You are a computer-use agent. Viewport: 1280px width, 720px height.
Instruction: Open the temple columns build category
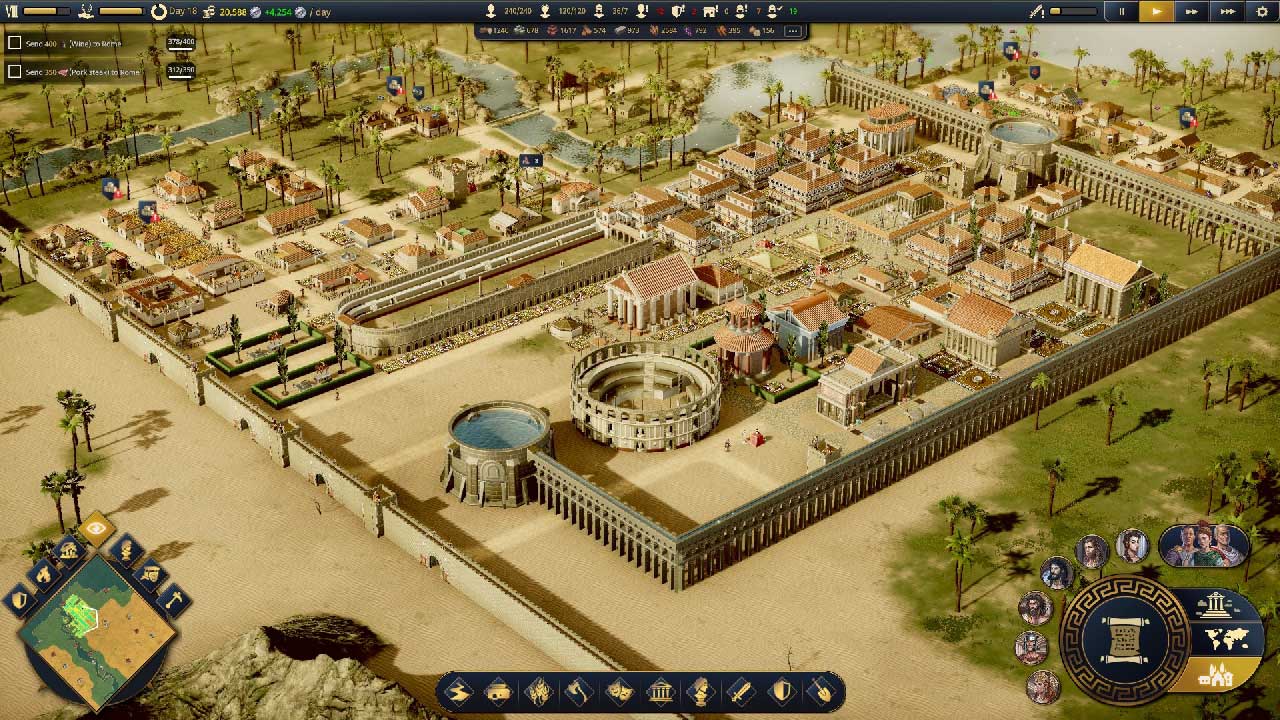660,691
